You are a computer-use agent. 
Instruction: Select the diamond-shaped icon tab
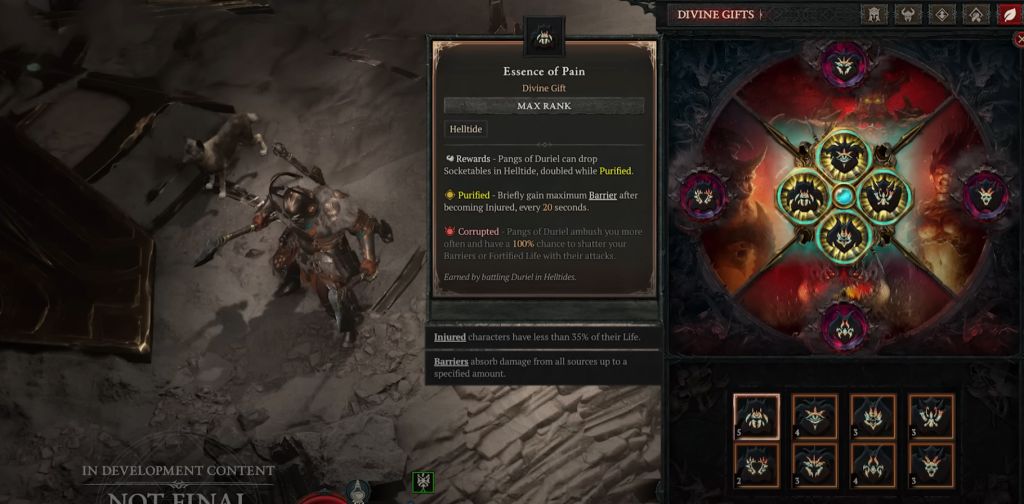[942, 15]
